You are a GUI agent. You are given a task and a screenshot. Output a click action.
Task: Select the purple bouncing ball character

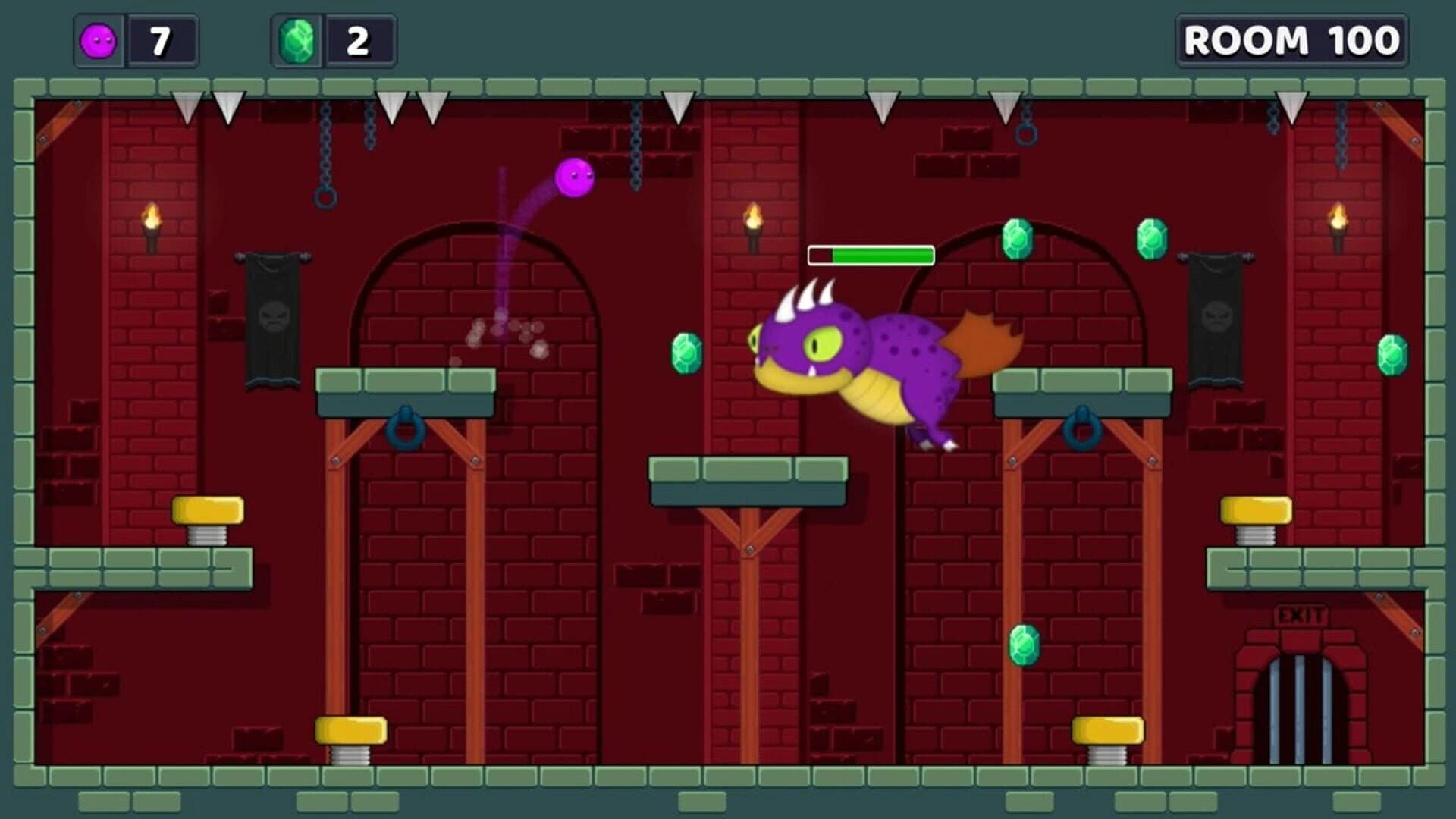tap(576, 178)
